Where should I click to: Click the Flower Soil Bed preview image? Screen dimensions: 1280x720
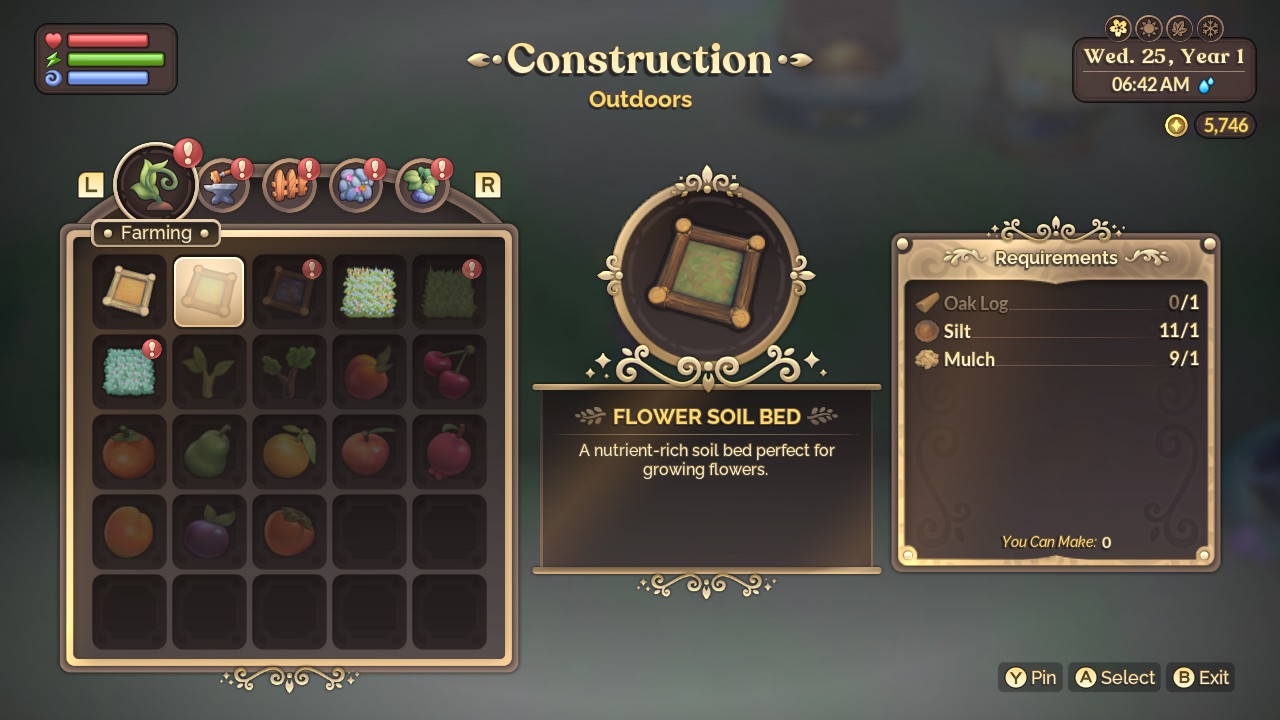point(705,272)
